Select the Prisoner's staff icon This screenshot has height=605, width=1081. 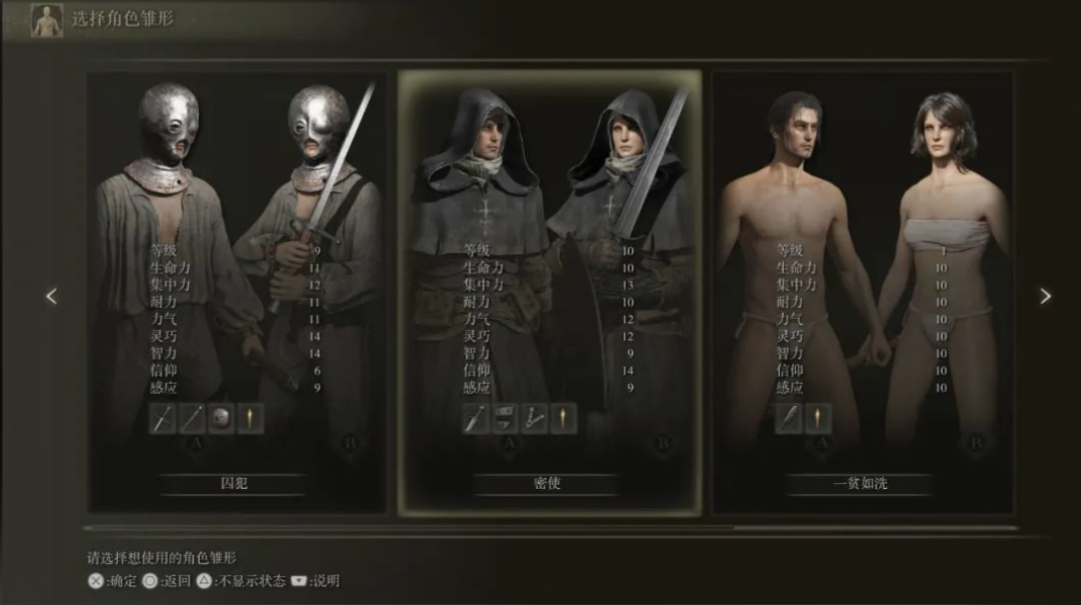(x=192, y=419)
